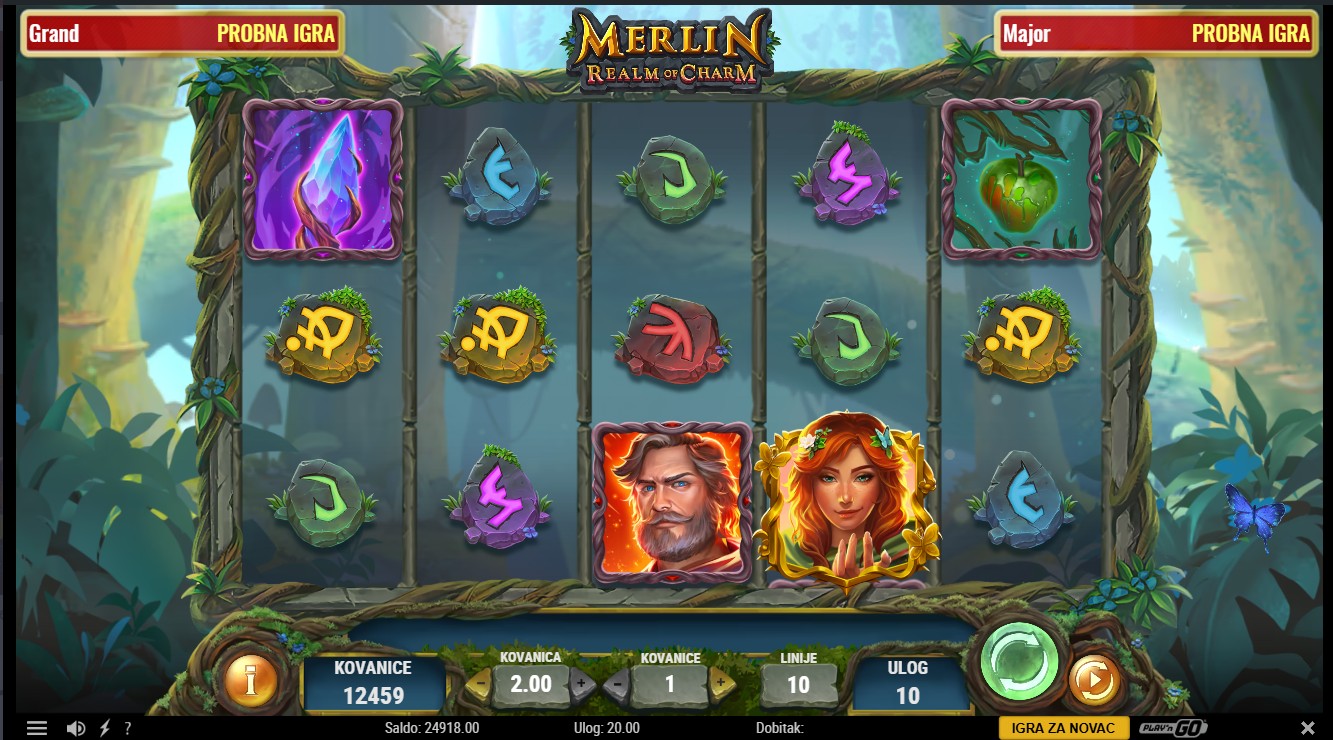The height and width of the screenshot is (740, 1333).
Task: Open the autoplay options
Action: click(x=1094, y=681)
